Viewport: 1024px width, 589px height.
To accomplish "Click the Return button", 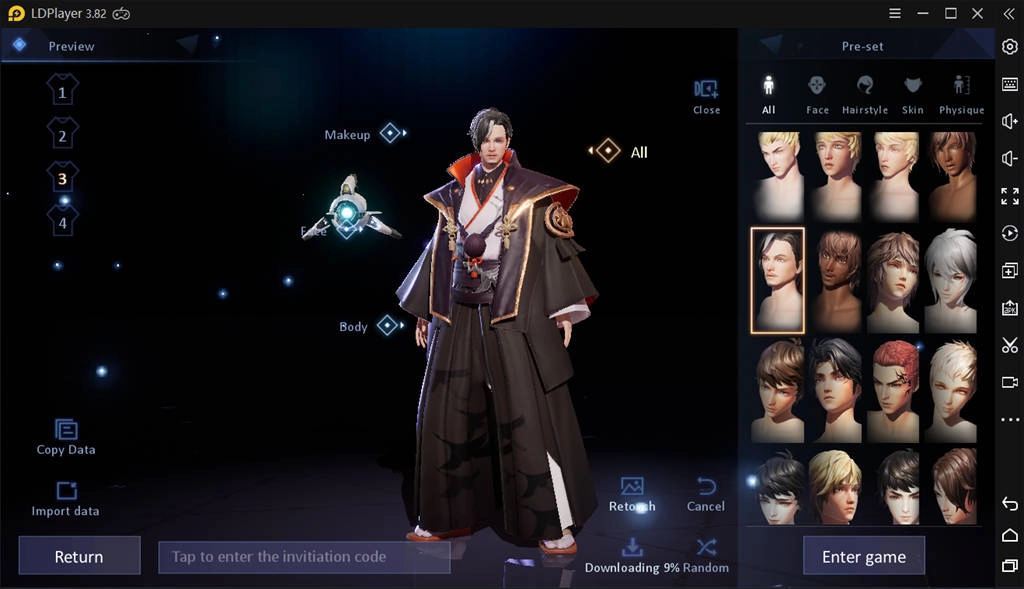I will tap(79, 557).
